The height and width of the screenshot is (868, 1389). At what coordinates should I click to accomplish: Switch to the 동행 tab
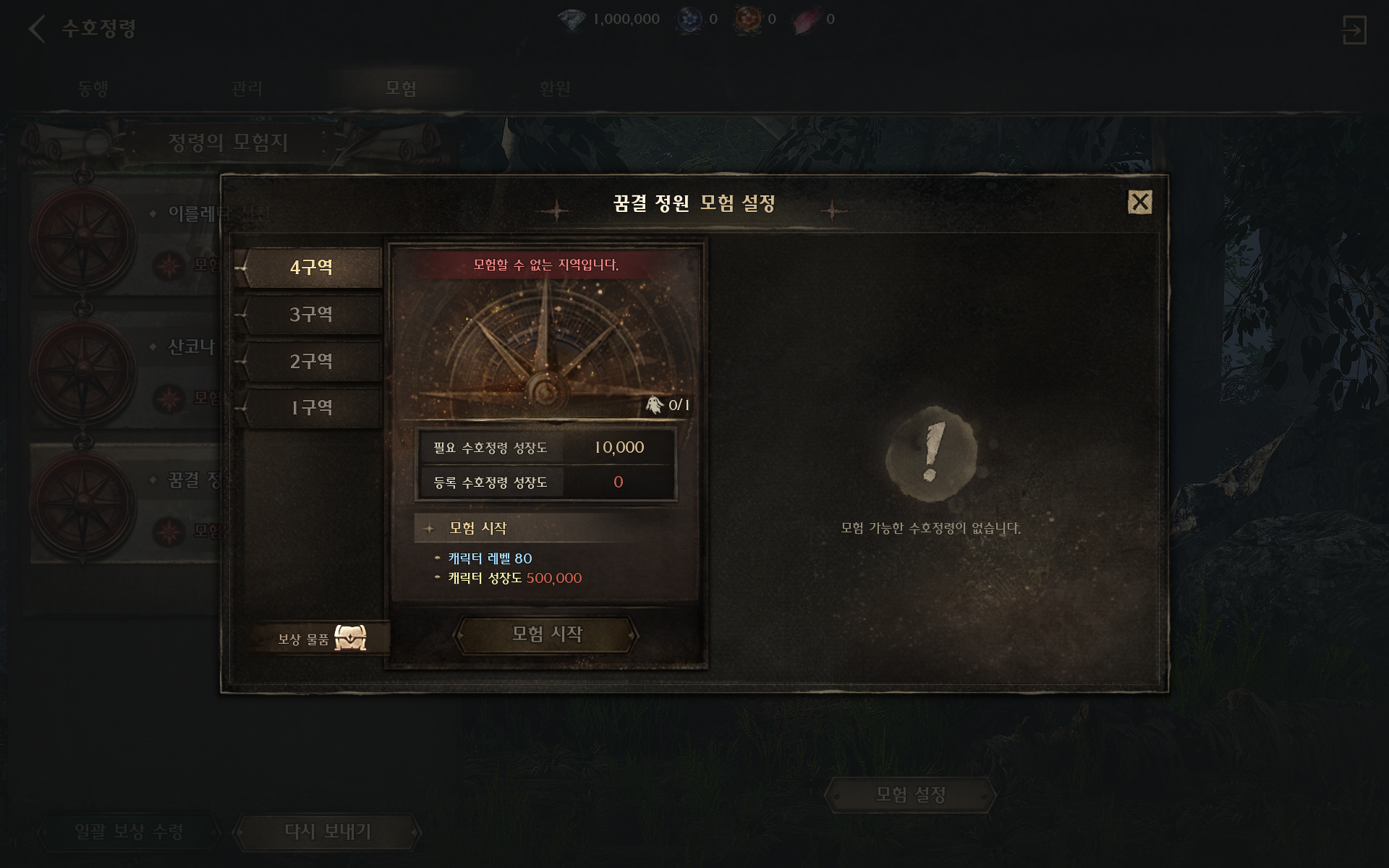(x=93, y=88)
